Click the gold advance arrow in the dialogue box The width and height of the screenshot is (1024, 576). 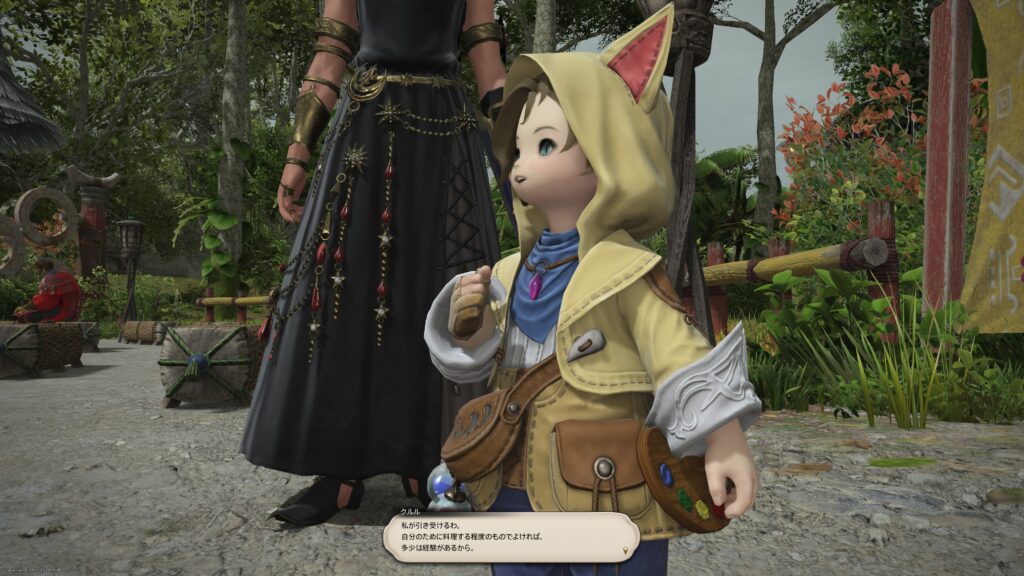627,549
